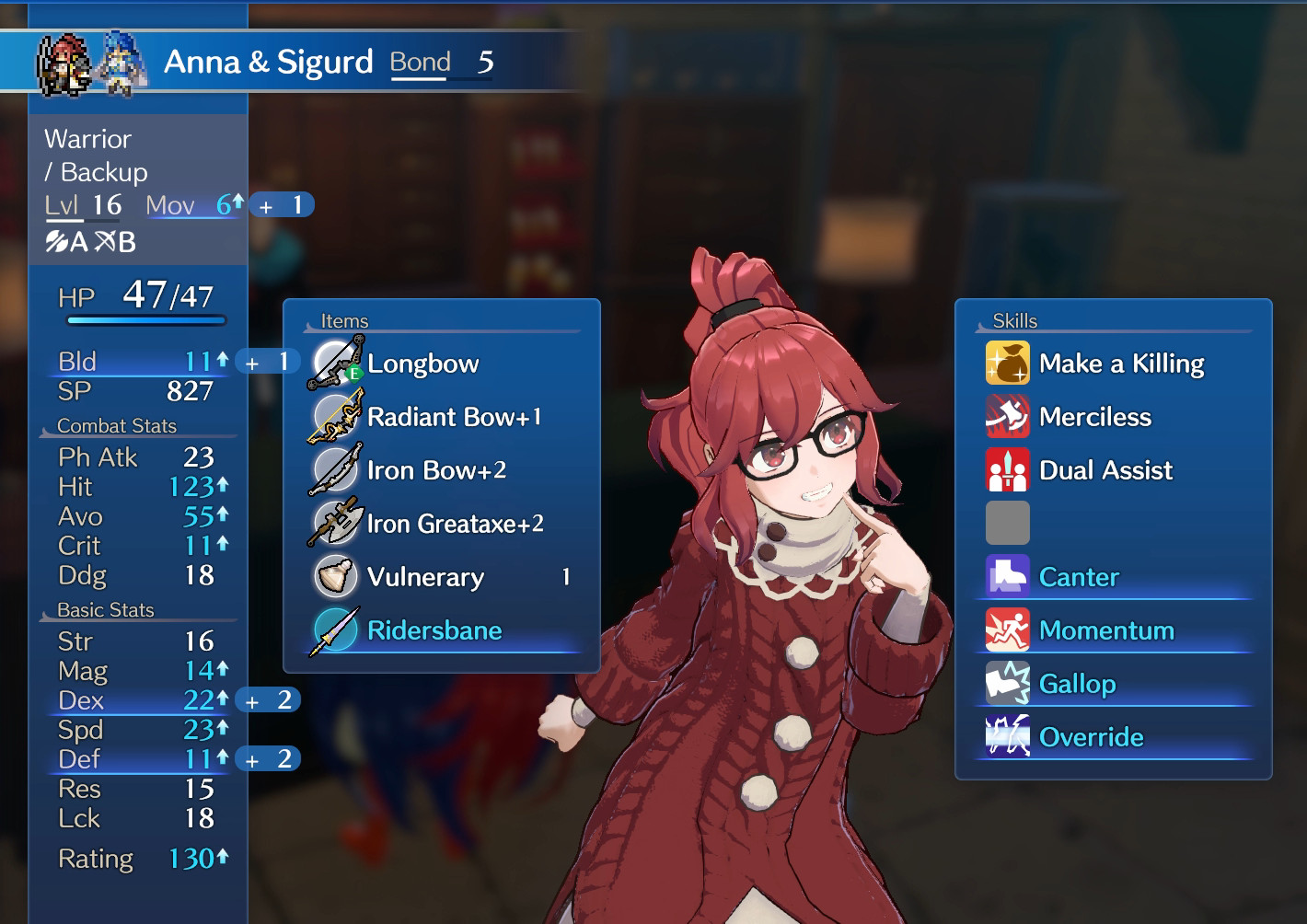The height and width of the screenshot is (924, 1307).
Task: Click the Gallop skill icon
Action: (1008, 683)
